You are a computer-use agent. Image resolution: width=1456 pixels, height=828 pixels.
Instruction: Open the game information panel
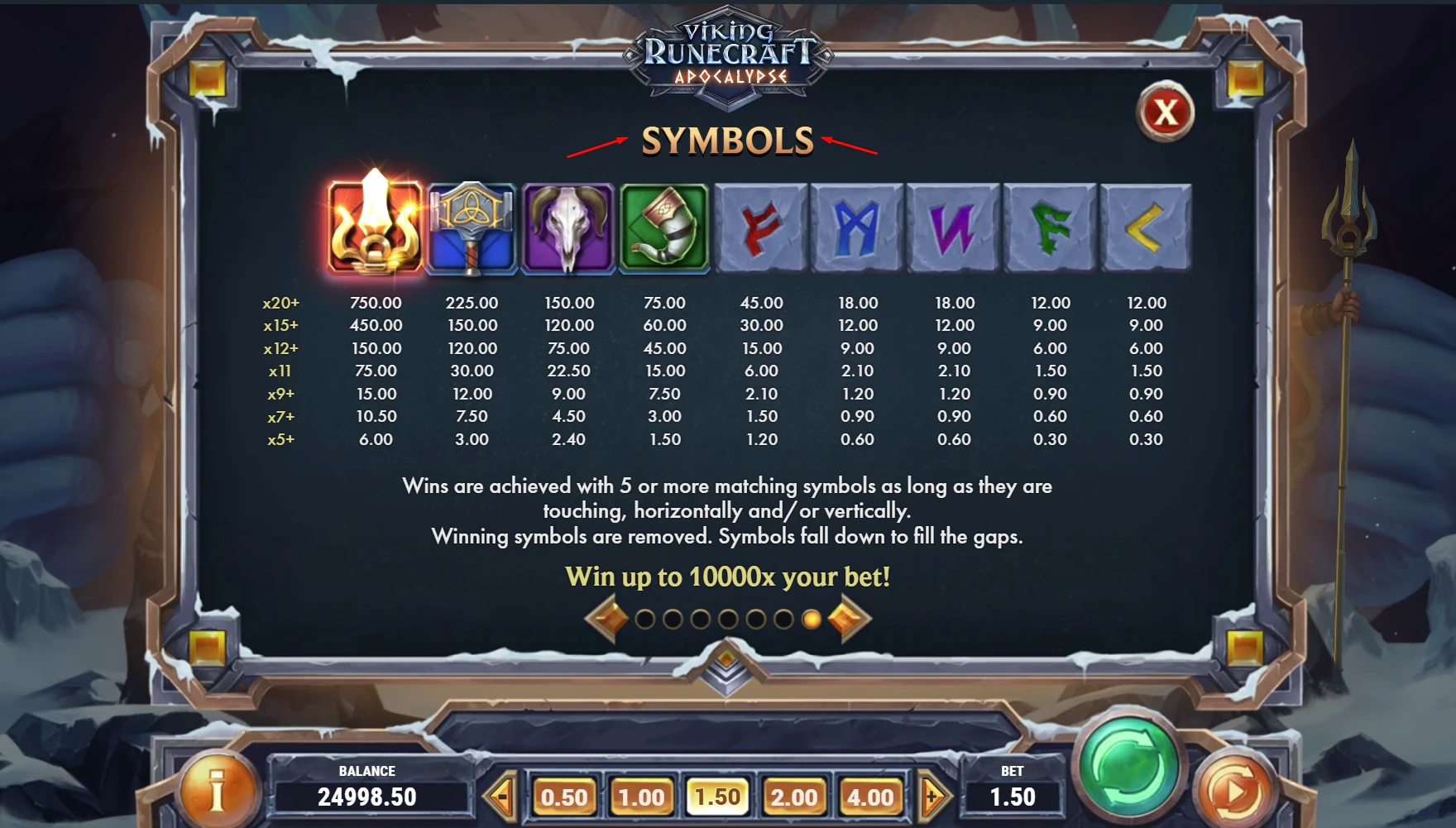pyautogui.click(x=218, y=792)
